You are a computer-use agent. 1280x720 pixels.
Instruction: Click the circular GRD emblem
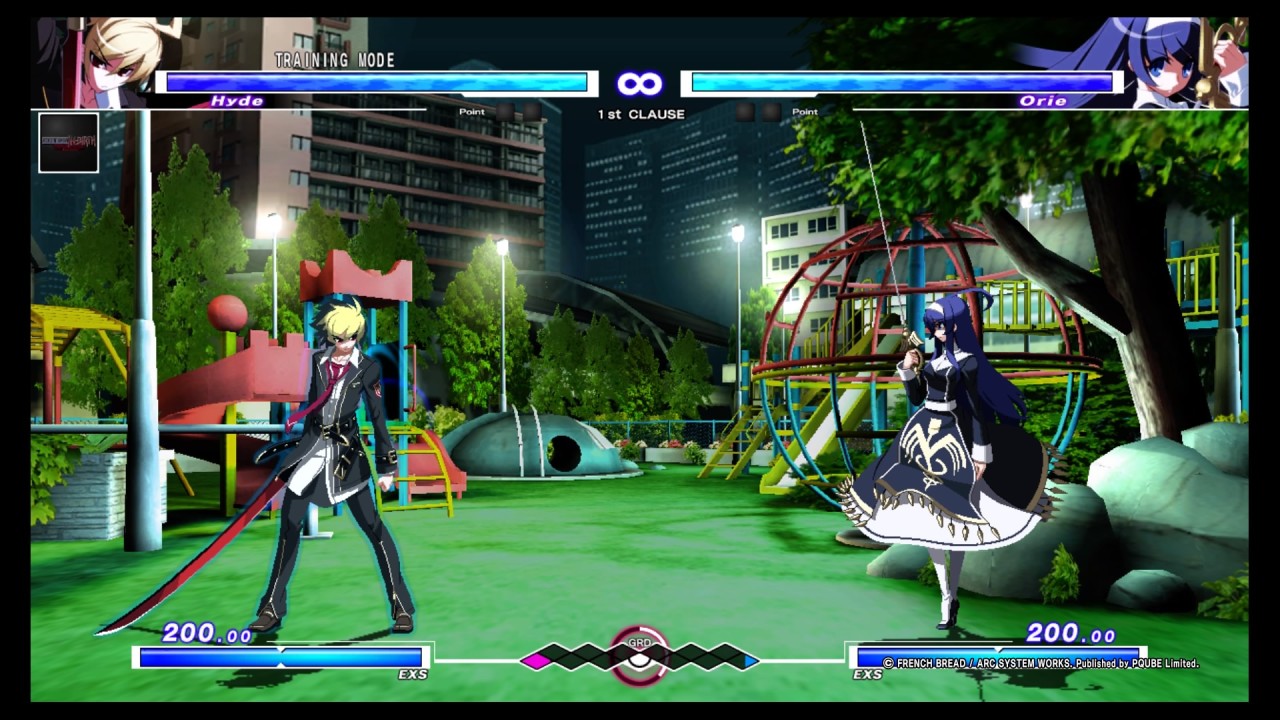[x=639, y=655]
